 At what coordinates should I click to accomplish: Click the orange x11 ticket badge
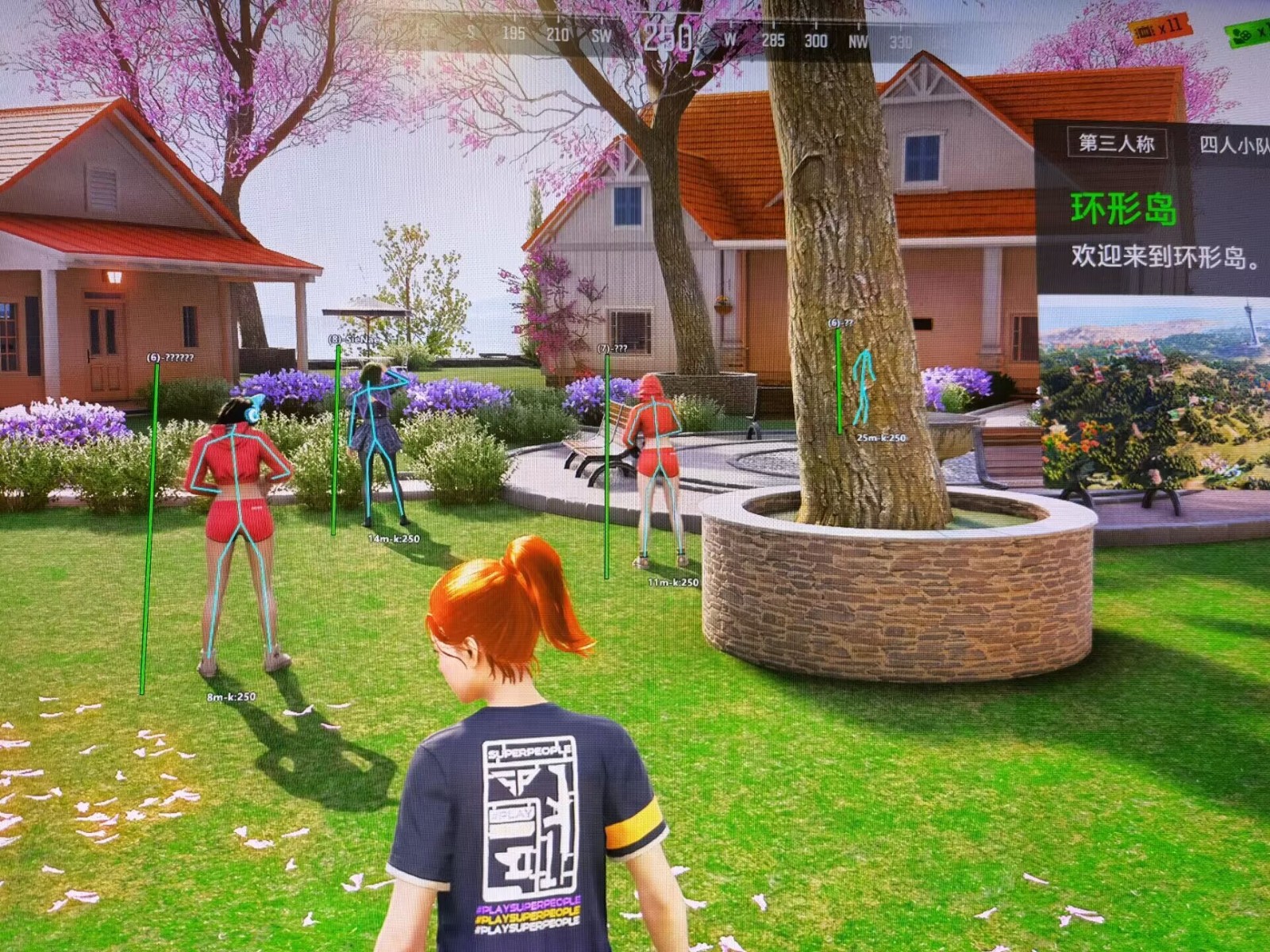pos(1159,29)
